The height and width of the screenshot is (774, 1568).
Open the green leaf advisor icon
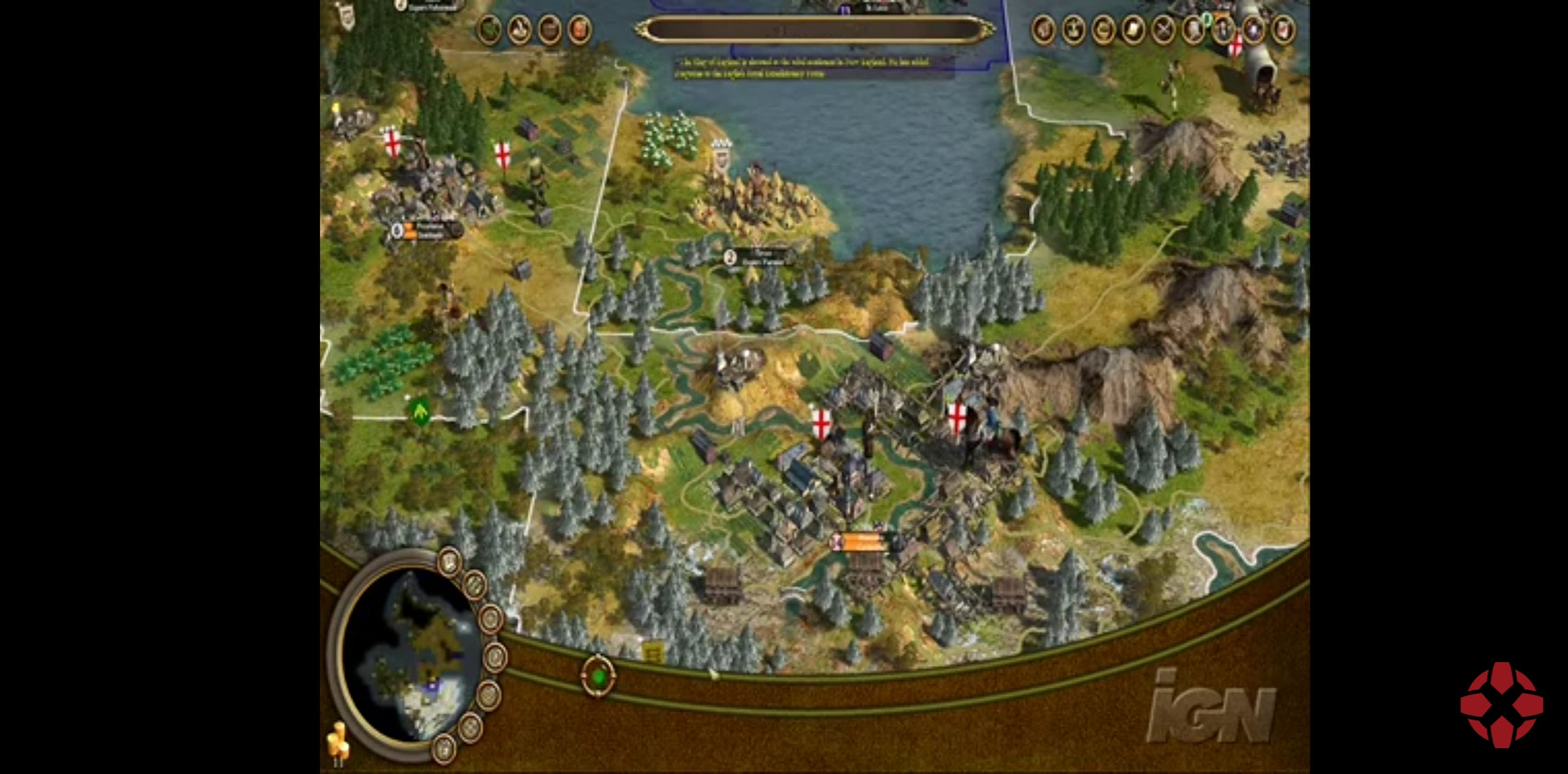point(490,30)
